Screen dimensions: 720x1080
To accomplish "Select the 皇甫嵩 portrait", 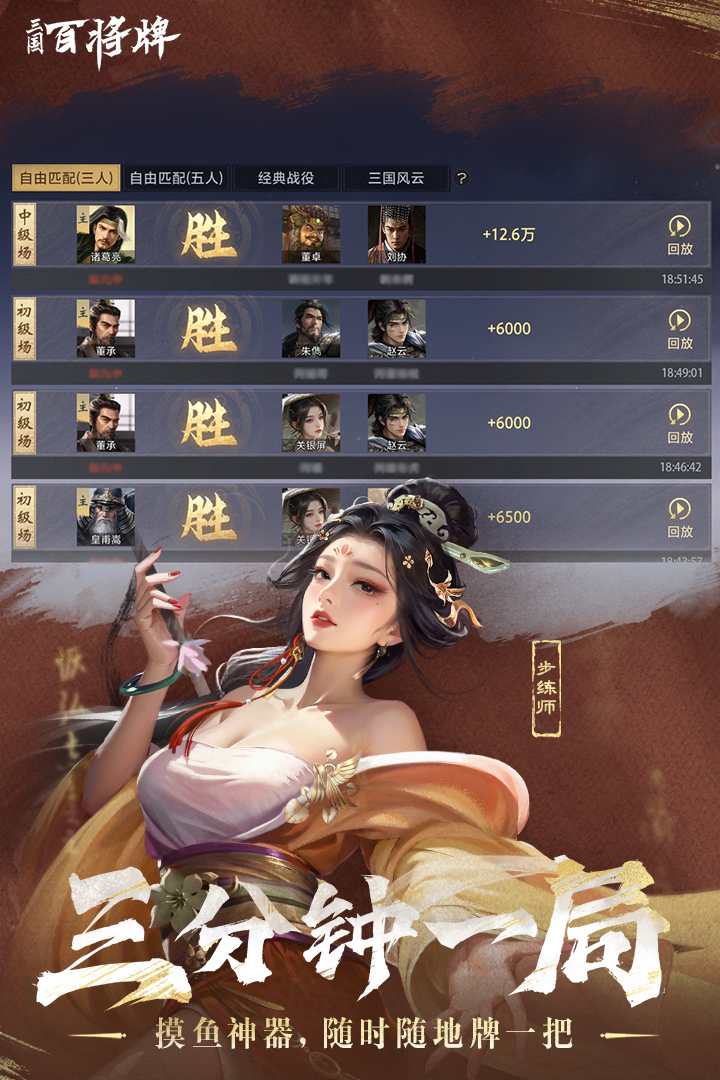I will tap(106, 516).
